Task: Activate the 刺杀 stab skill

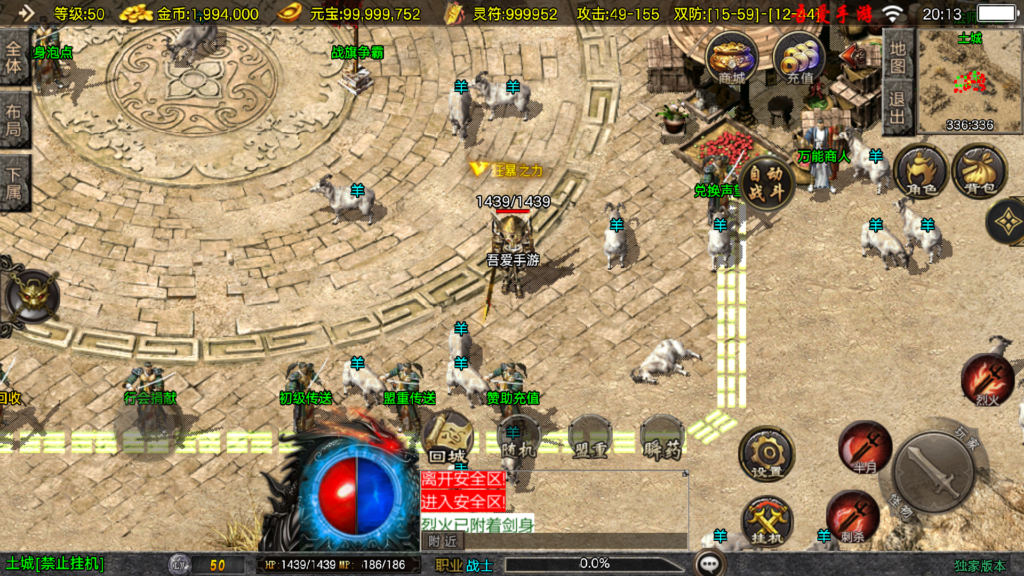Action: tap(852, 515)
